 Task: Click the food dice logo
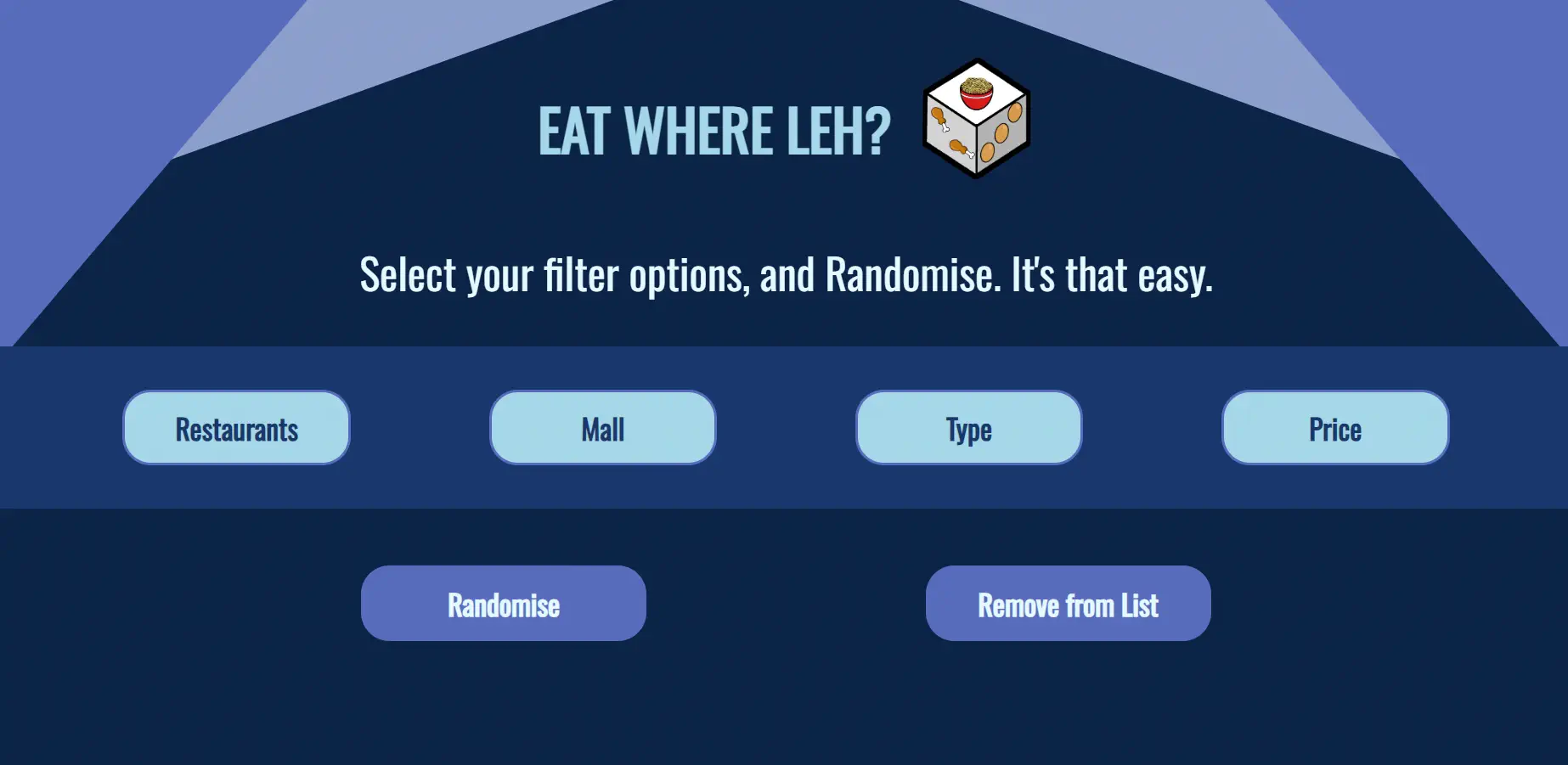click(x=977, y=119)
